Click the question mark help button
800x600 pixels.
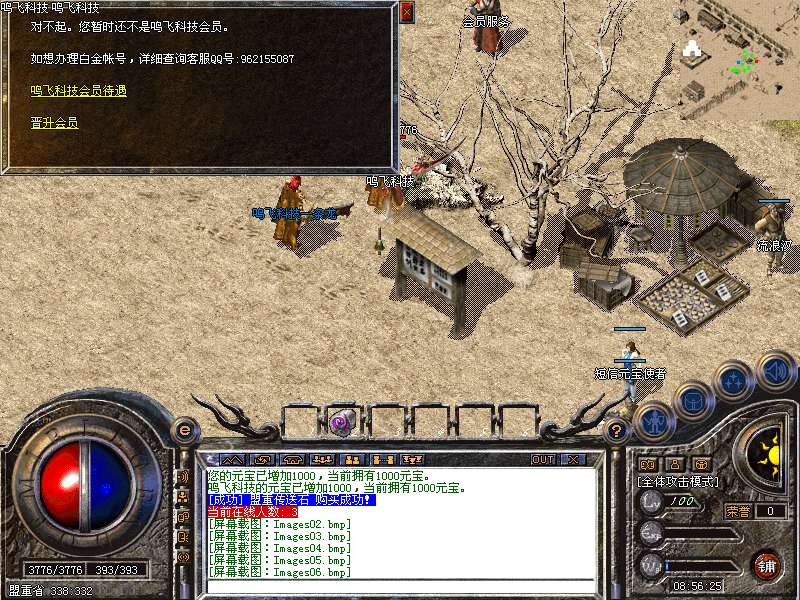(x=617, y=432)
